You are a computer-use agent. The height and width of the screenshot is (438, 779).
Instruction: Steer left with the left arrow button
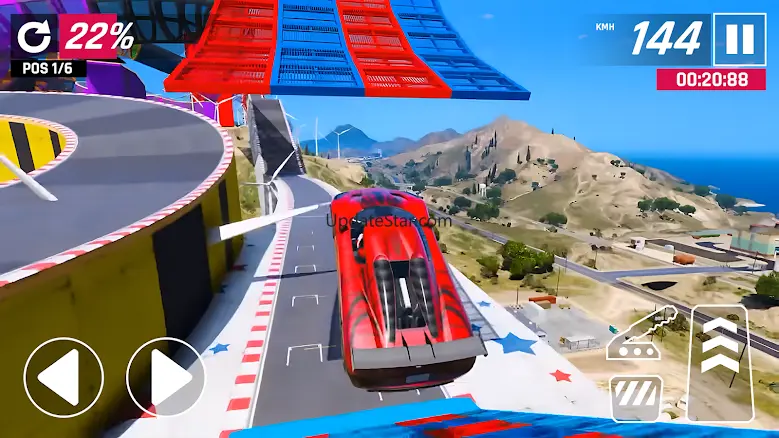point(63,377)
